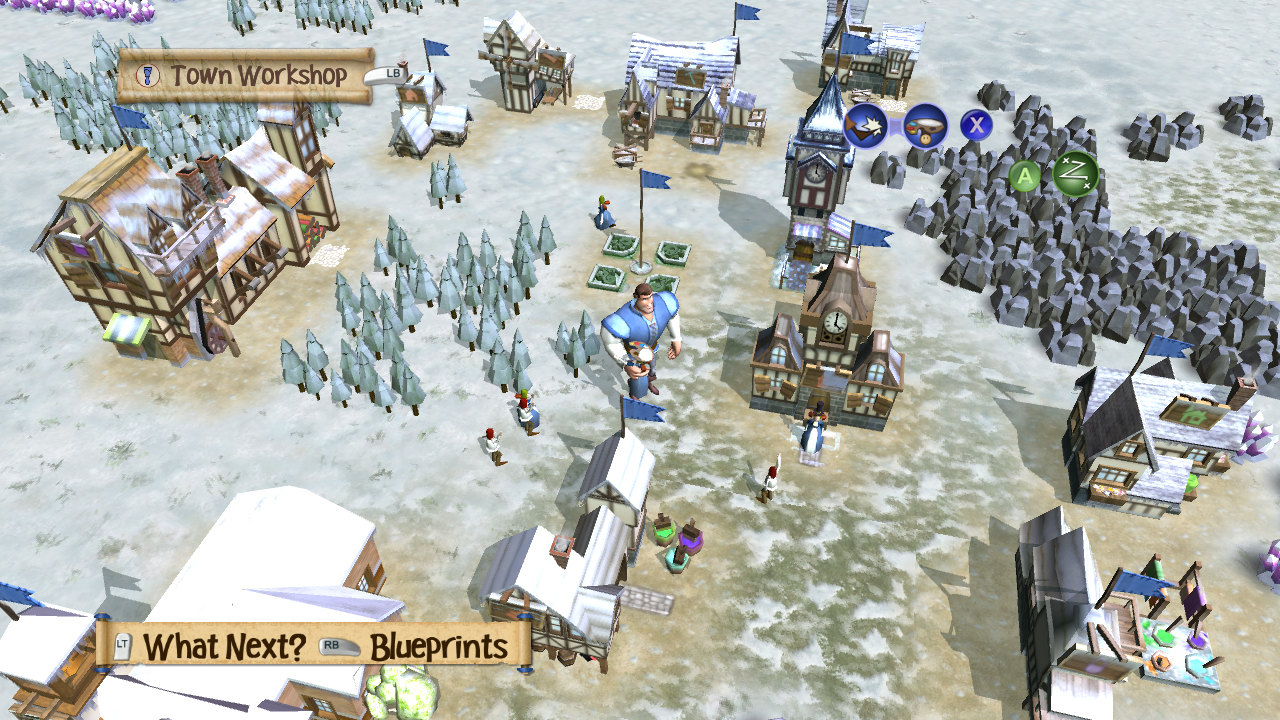Click the clock face on the town hall tower
Image resolution: width=1280 pixels, height=720 pixels.
836,323
